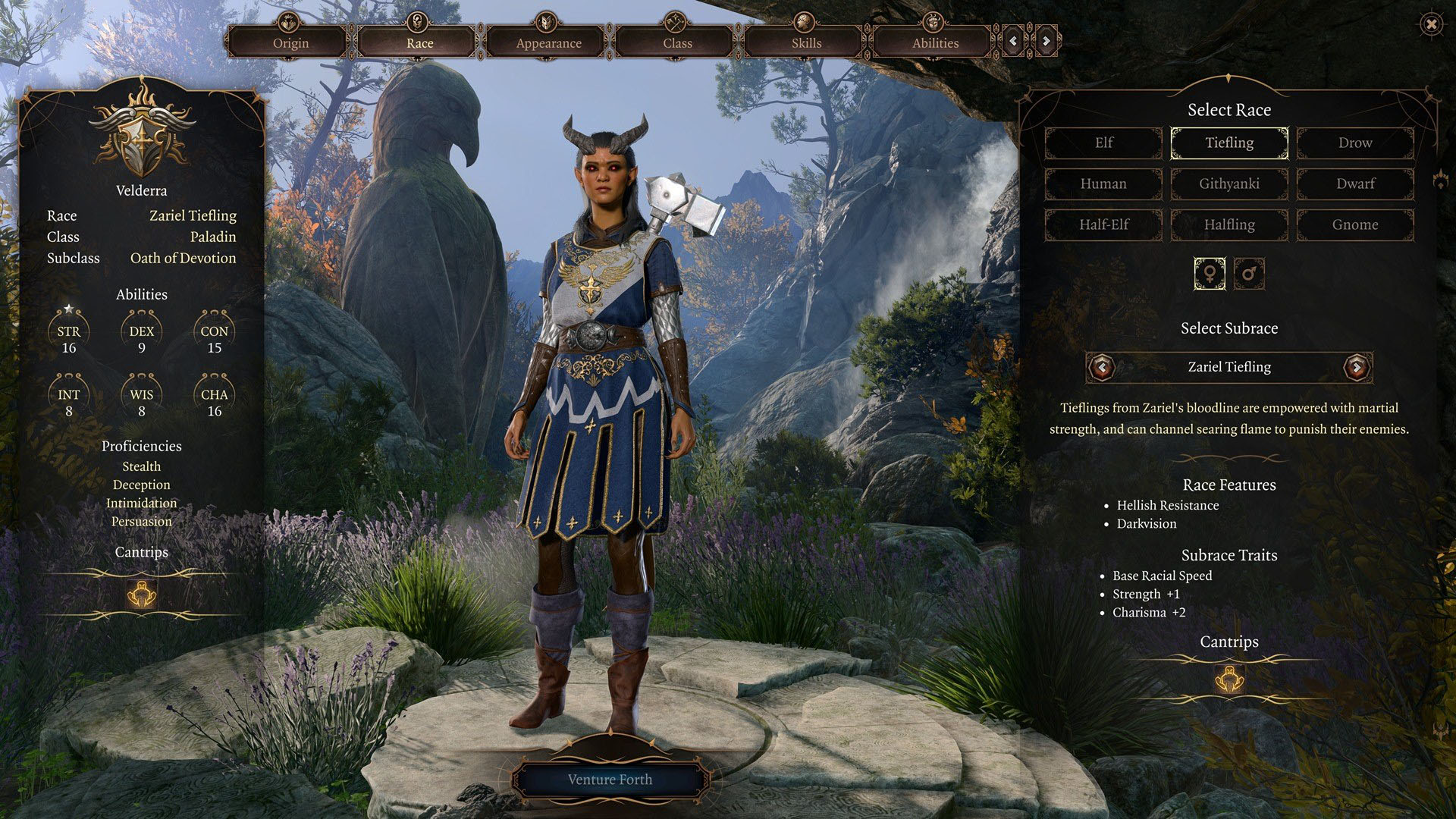1456x819 pixels.
Task: Select the Dwarf race button
Action: pos(1355,184)
